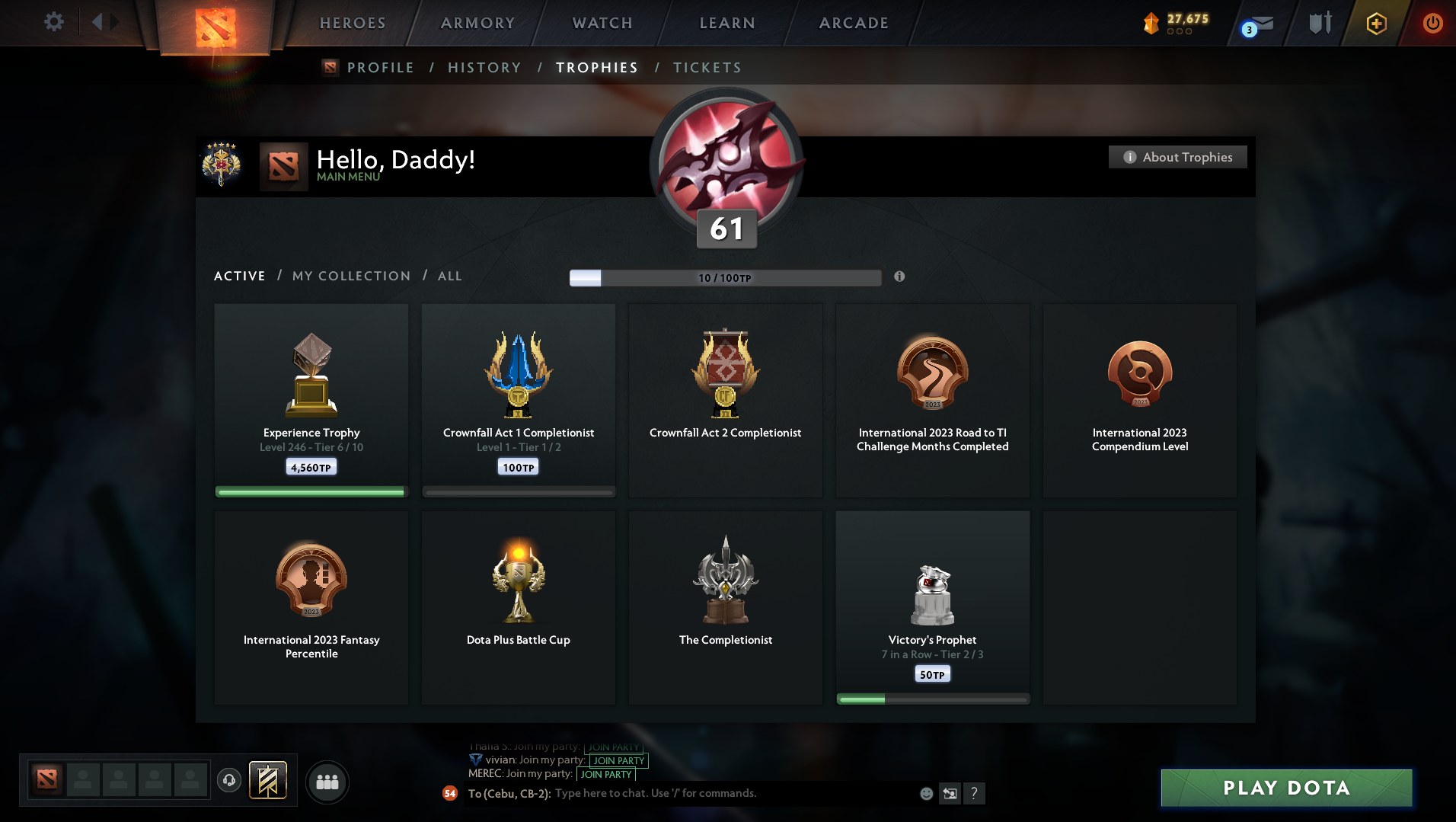Toggle the party voice chat headphones

(x=229, y=780)
